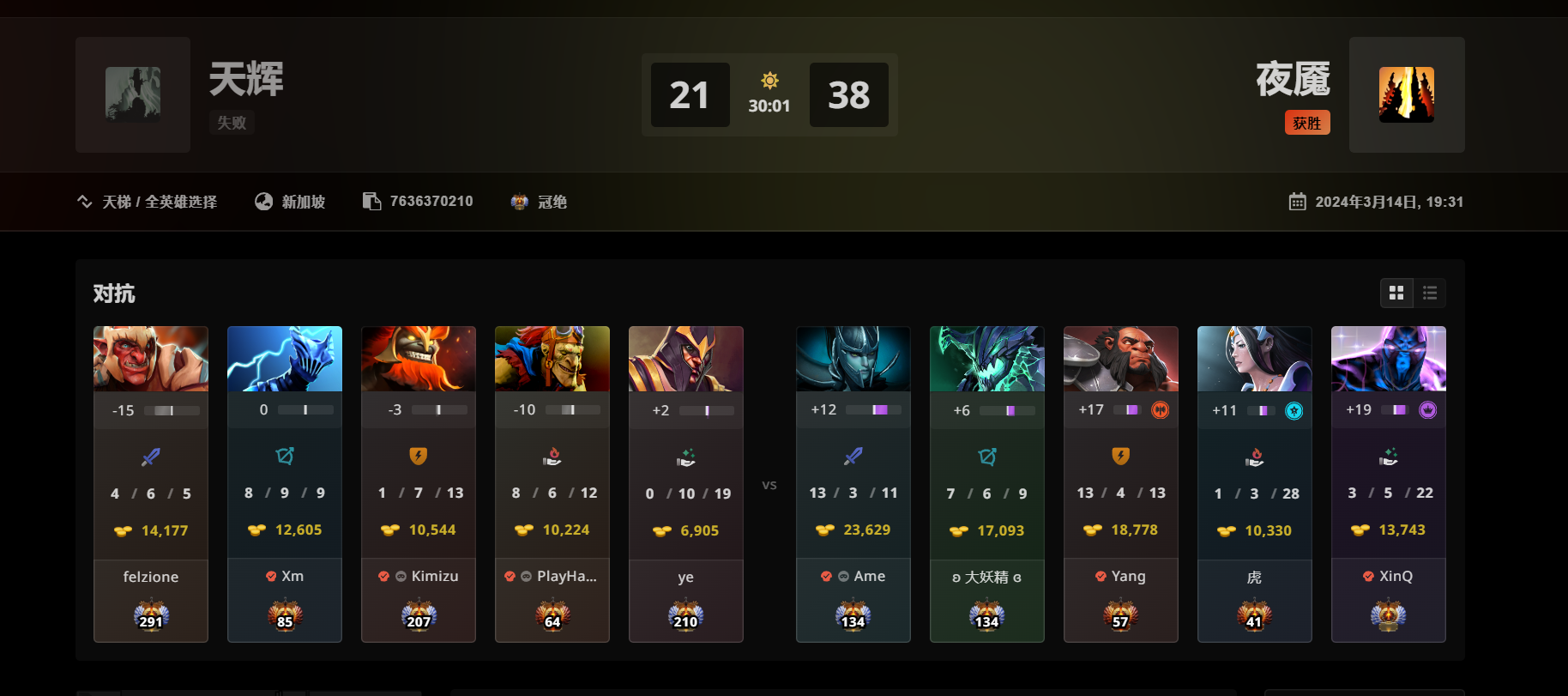
Task: Toggle the scepter buff icon on Yang's card
Action: coord(1160,409)
